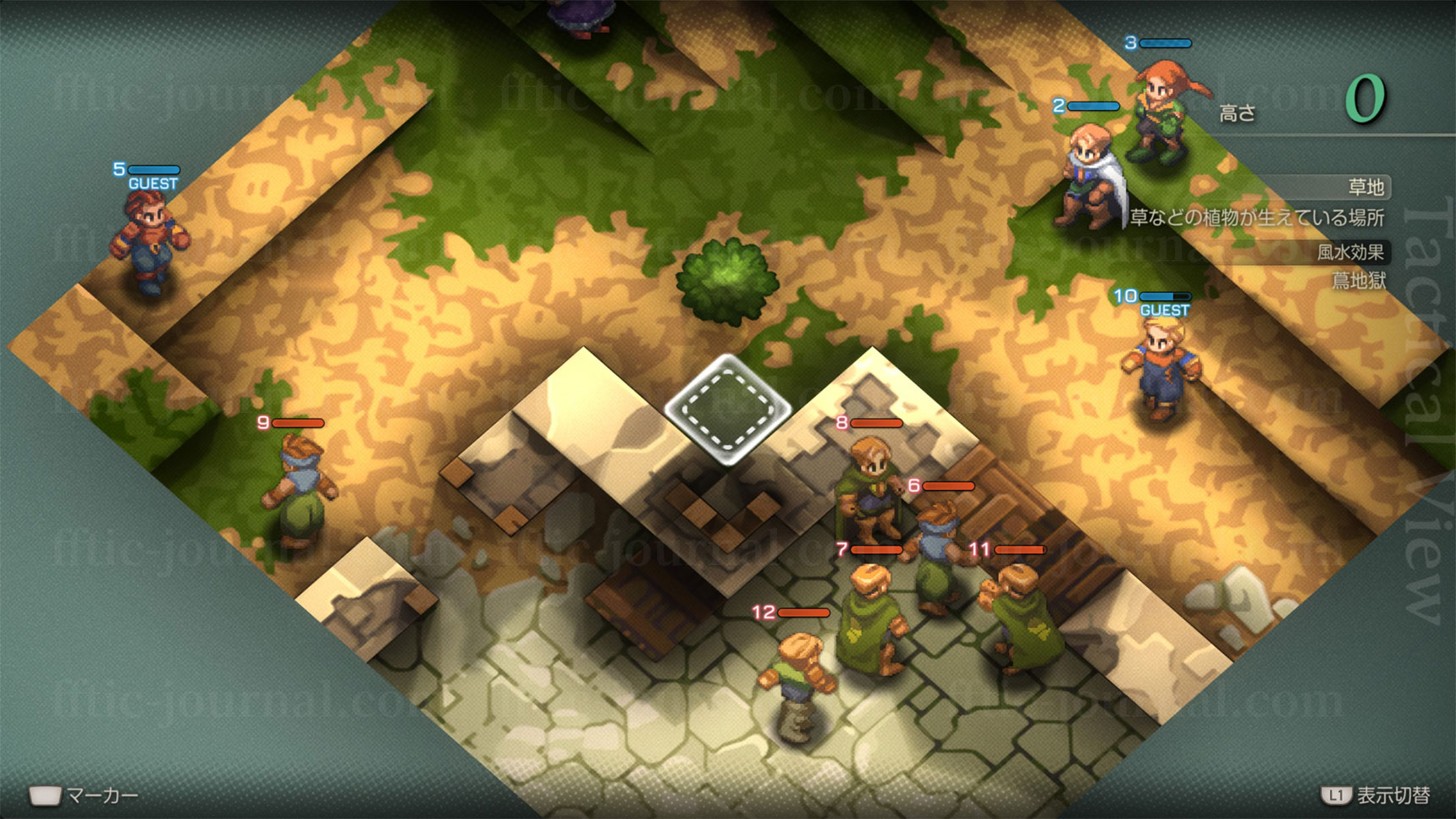
Task: Target enemy unit marked number 8
Action: 869,486
